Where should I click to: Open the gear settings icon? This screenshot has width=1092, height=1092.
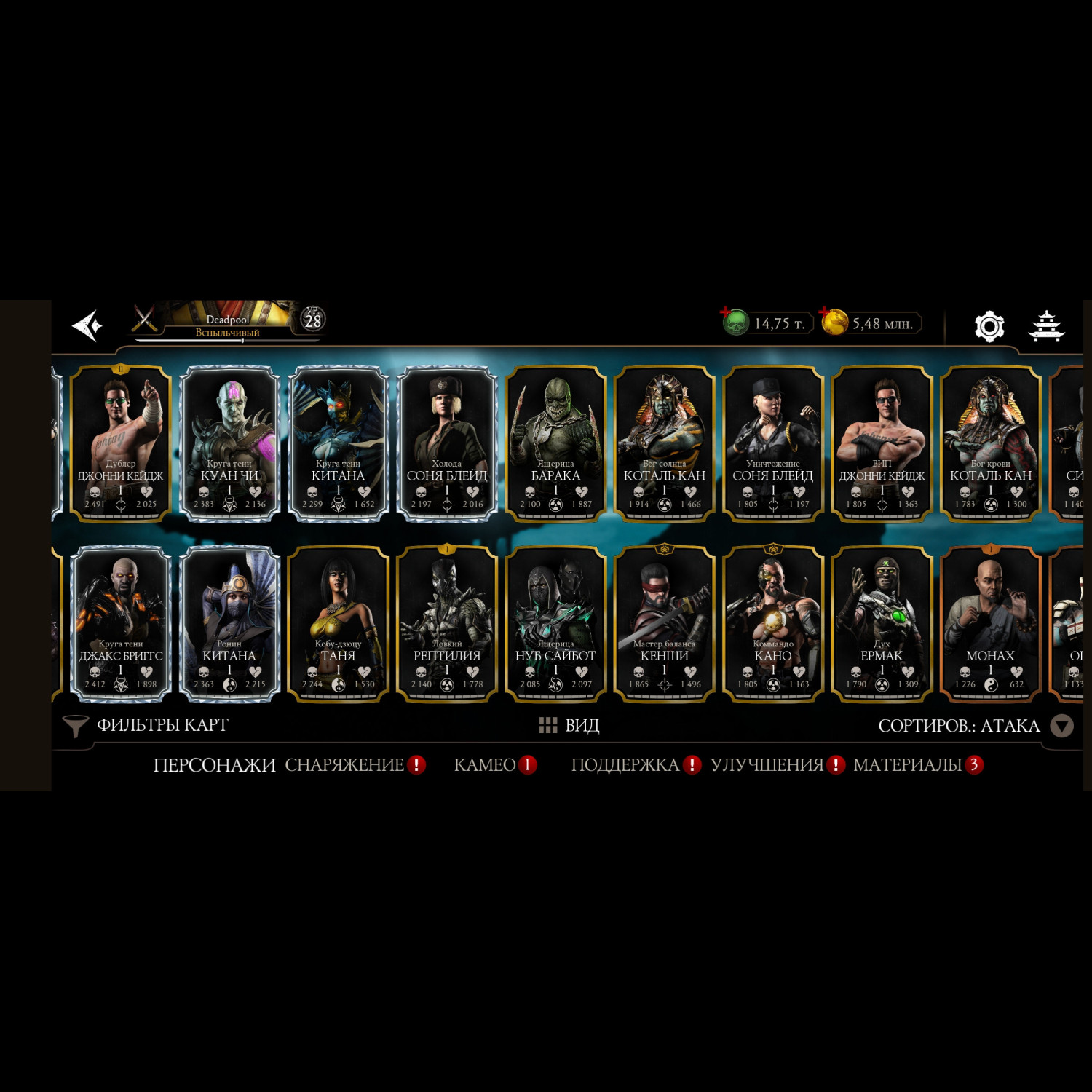pyautogui.click(x=989, y=326)
